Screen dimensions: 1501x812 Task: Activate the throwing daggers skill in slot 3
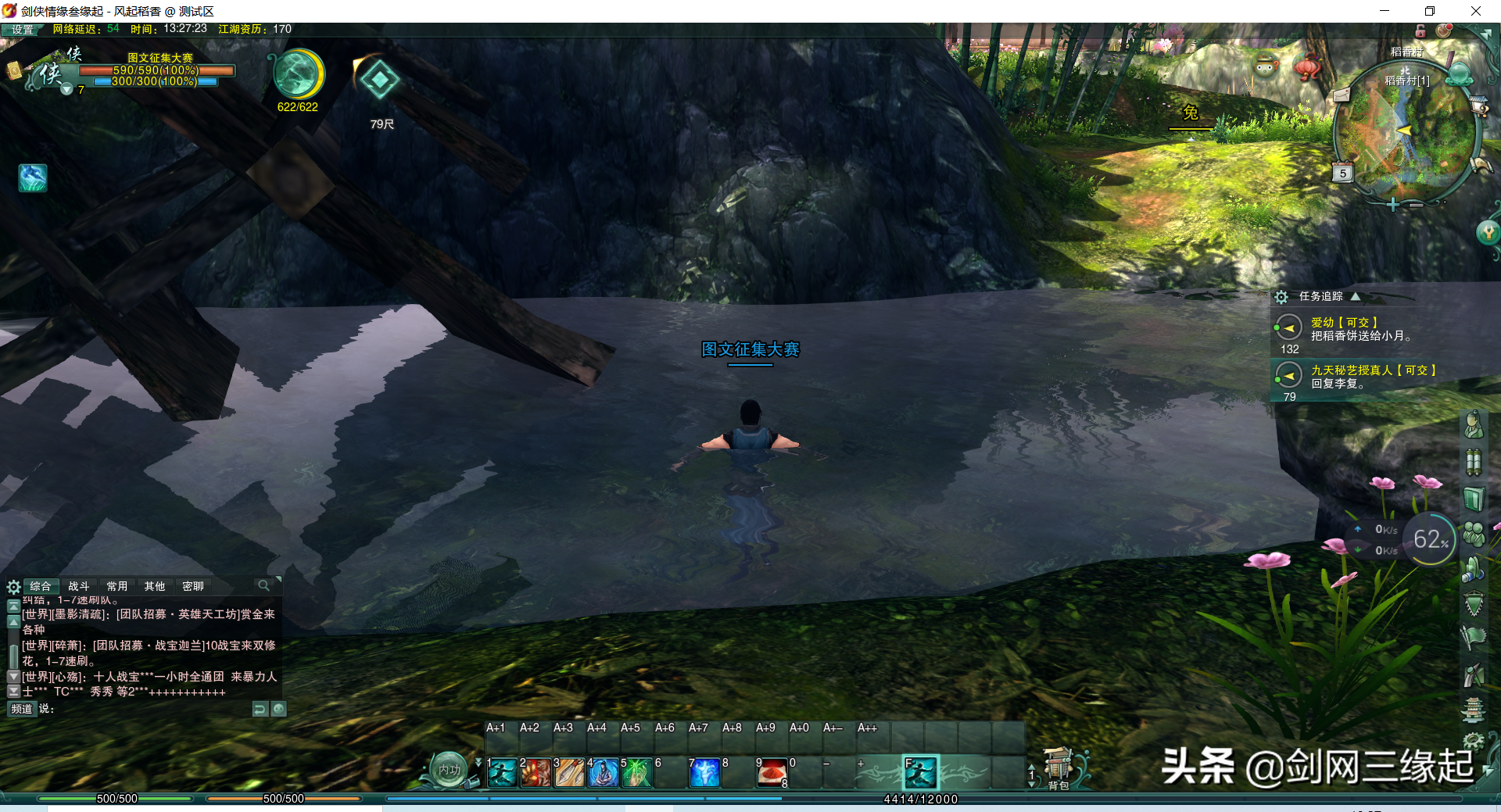pyautogui.click(x=569, y=772)
